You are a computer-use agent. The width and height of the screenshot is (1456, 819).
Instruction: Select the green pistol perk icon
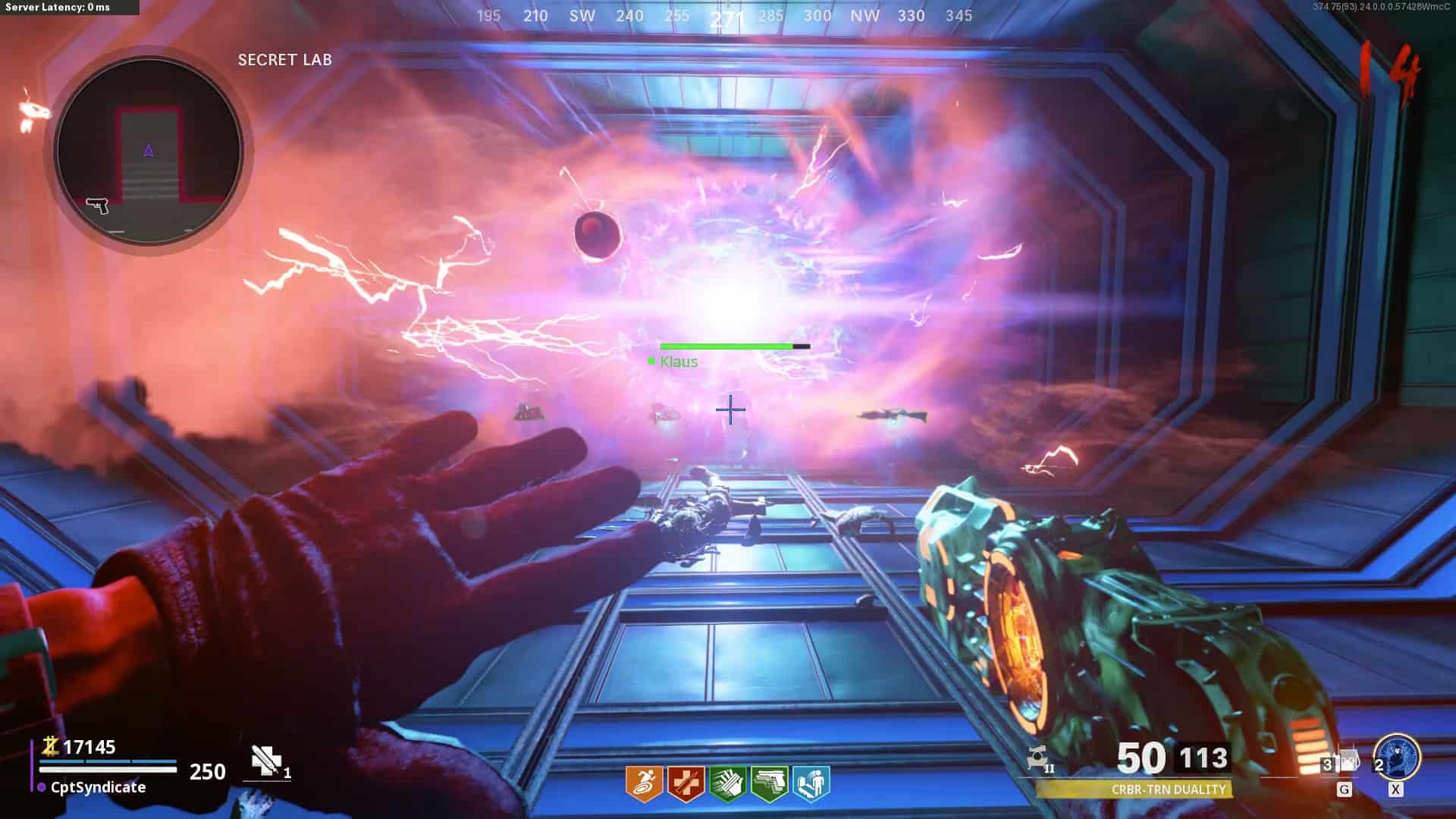tap(769, 783)
